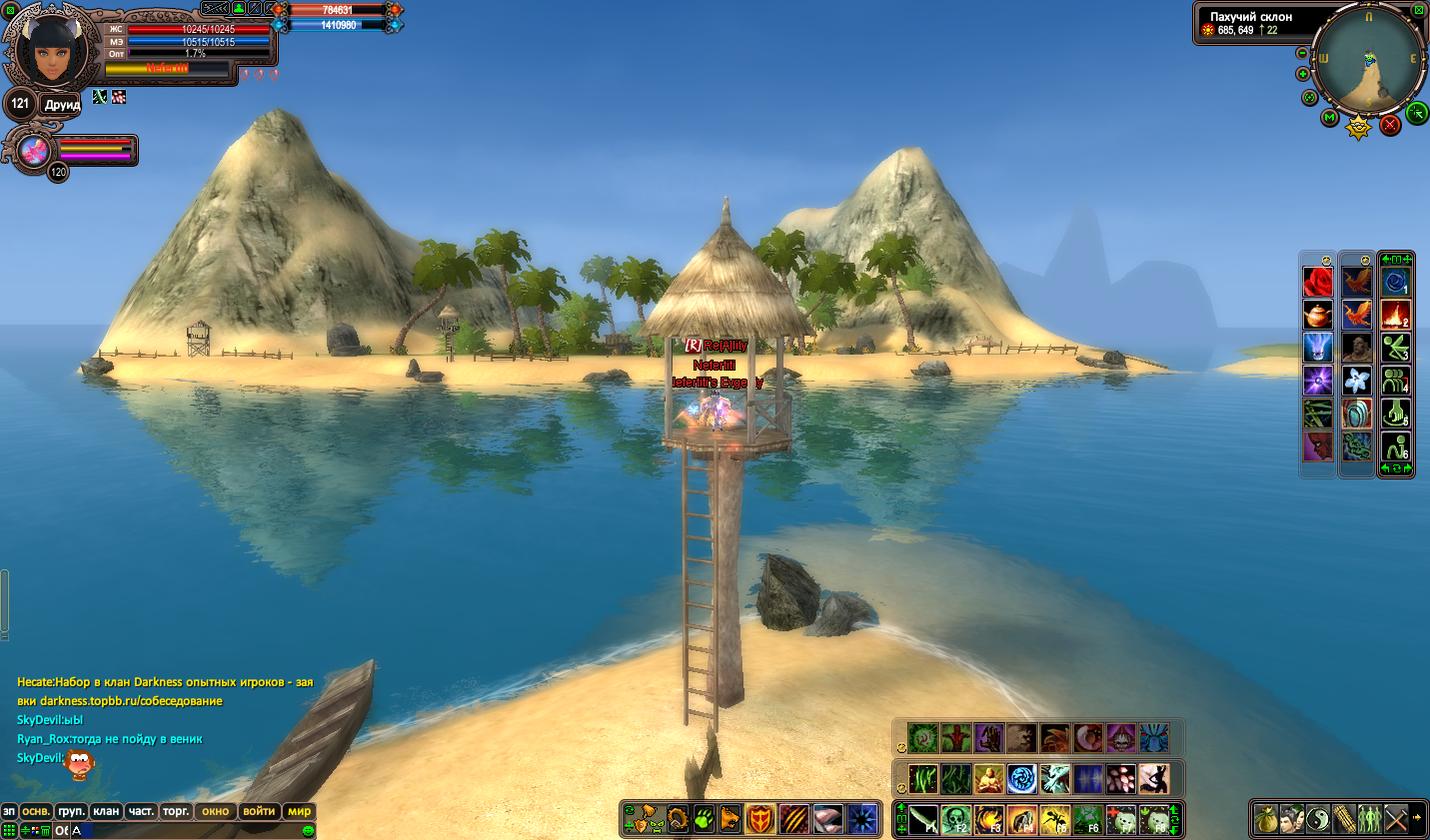Image resolution: width=1430 pixels, height=840 pixels.
Task: Activate the green paw print pet skill
Action: point(704,819)
